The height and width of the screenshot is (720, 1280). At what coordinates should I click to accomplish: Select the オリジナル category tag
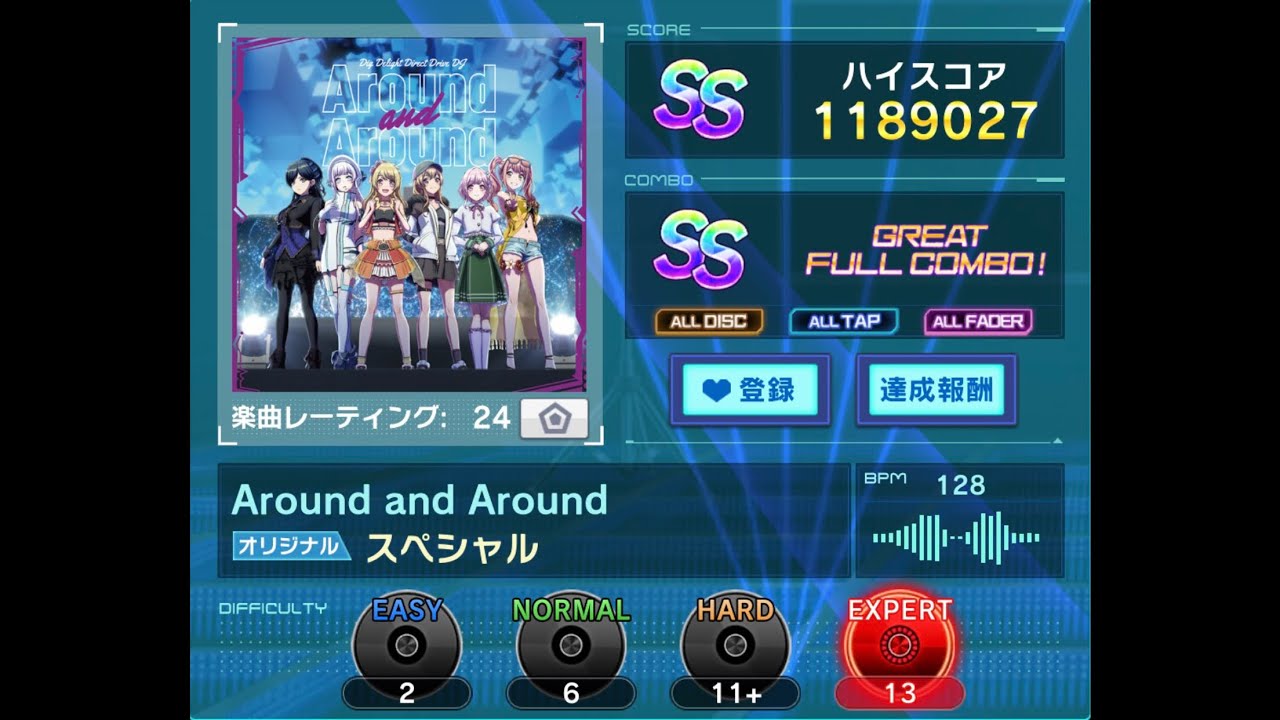[289, 545]
